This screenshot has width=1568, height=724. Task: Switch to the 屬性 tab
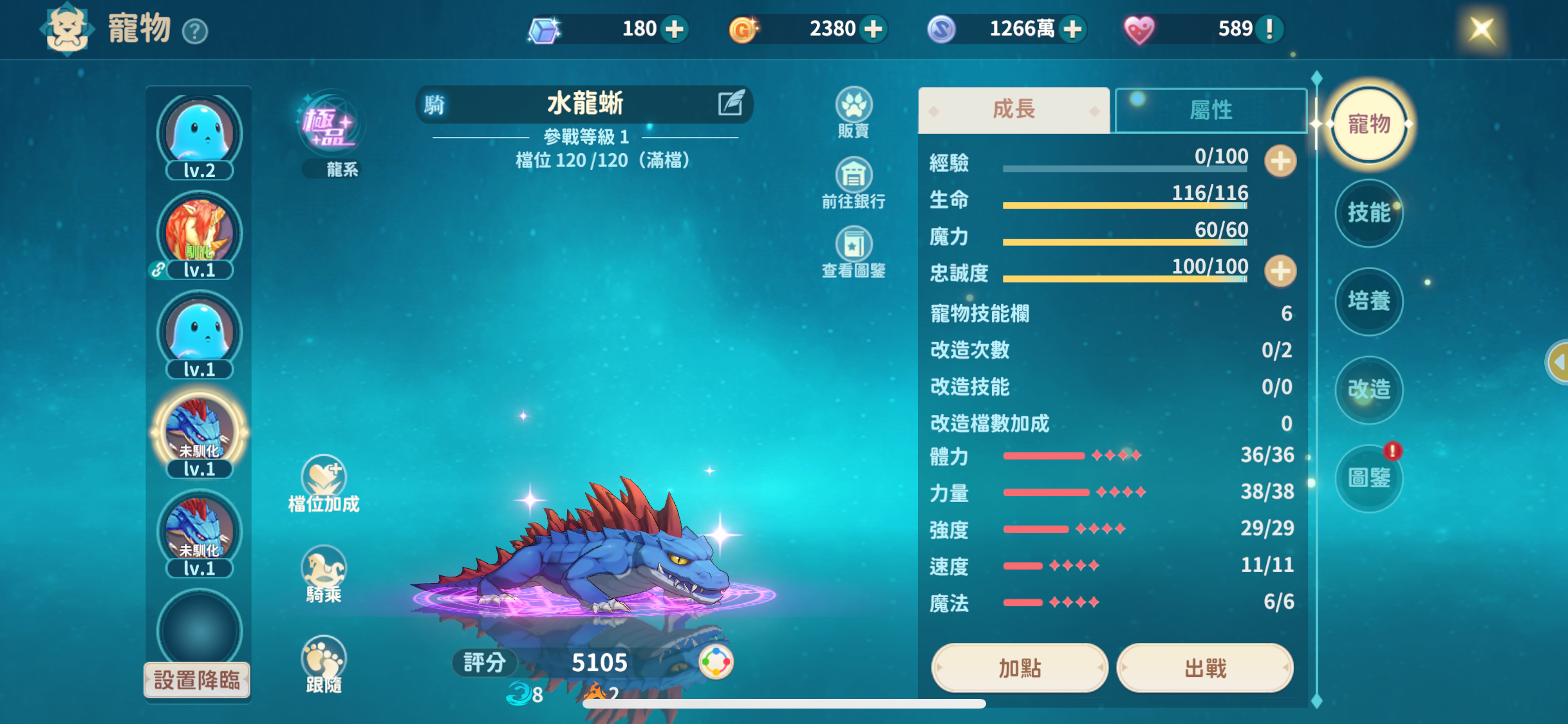coord(1210,110)
